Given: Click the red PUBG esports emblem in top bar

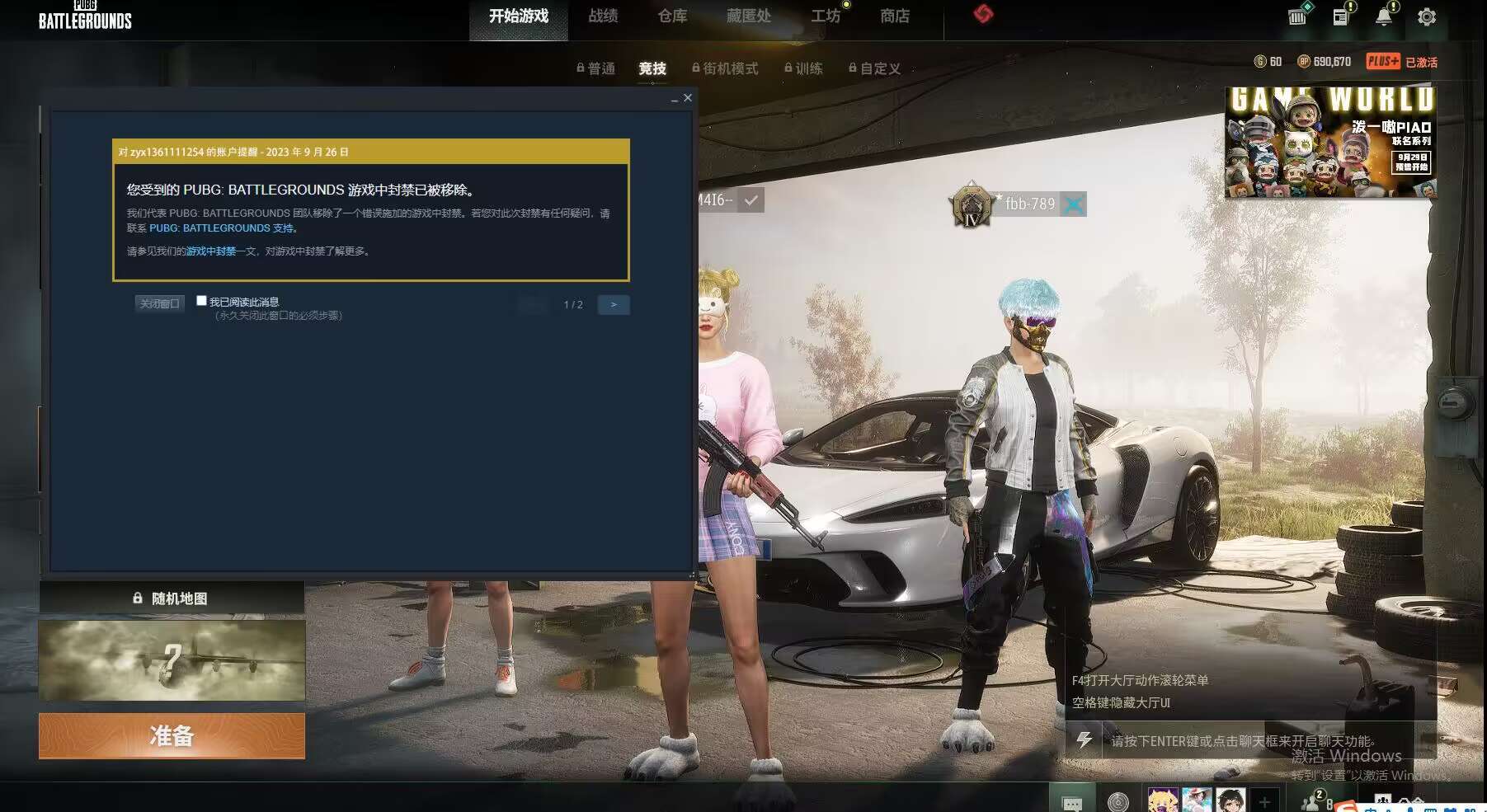Looking at the screenshot, I should (984, 15).
